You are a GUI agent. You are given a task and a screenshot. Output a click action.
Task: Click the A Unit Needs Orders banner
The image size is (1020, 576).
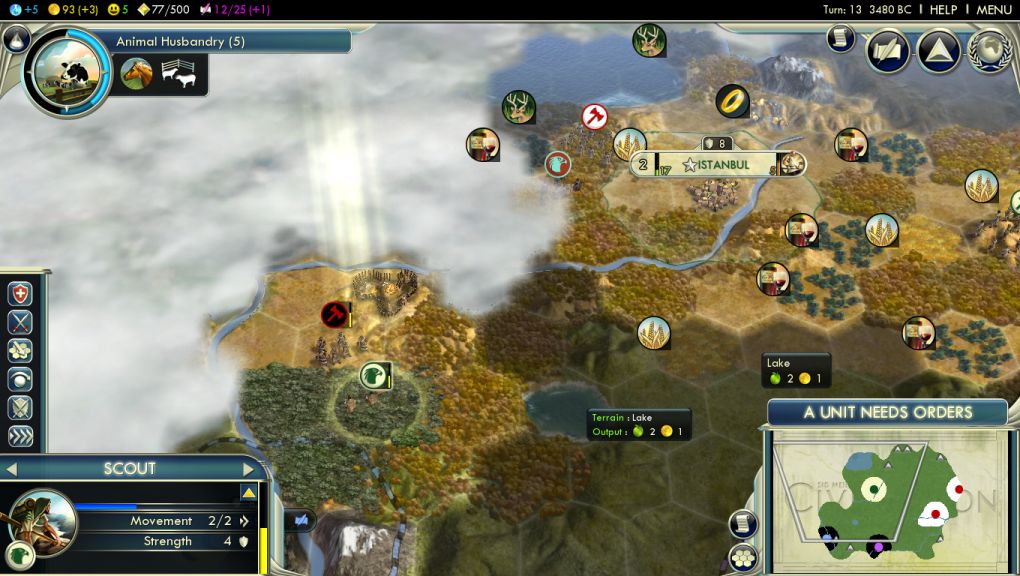coord(887,412)
